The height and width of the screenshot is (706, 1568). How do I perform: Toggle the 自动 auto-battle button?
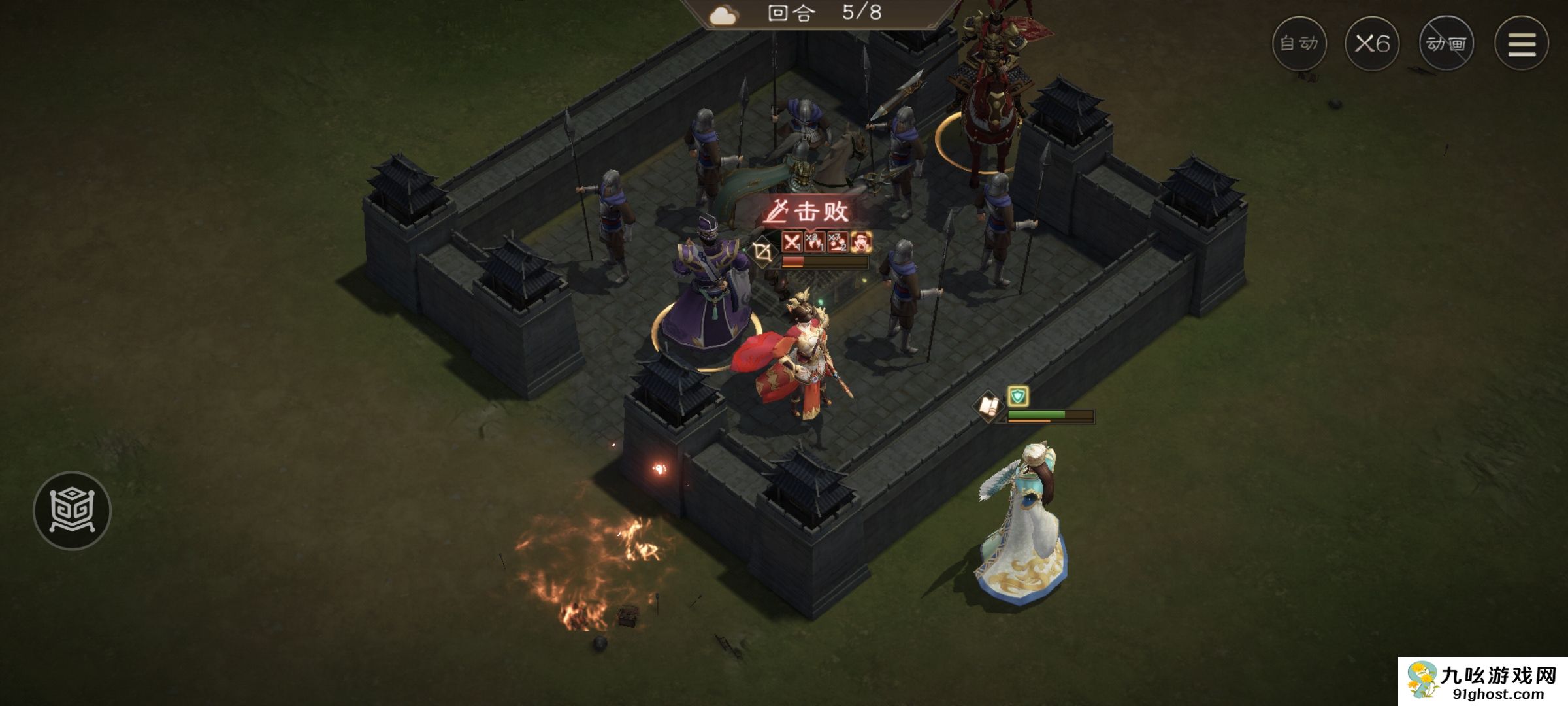click(x=1299, y=44)
